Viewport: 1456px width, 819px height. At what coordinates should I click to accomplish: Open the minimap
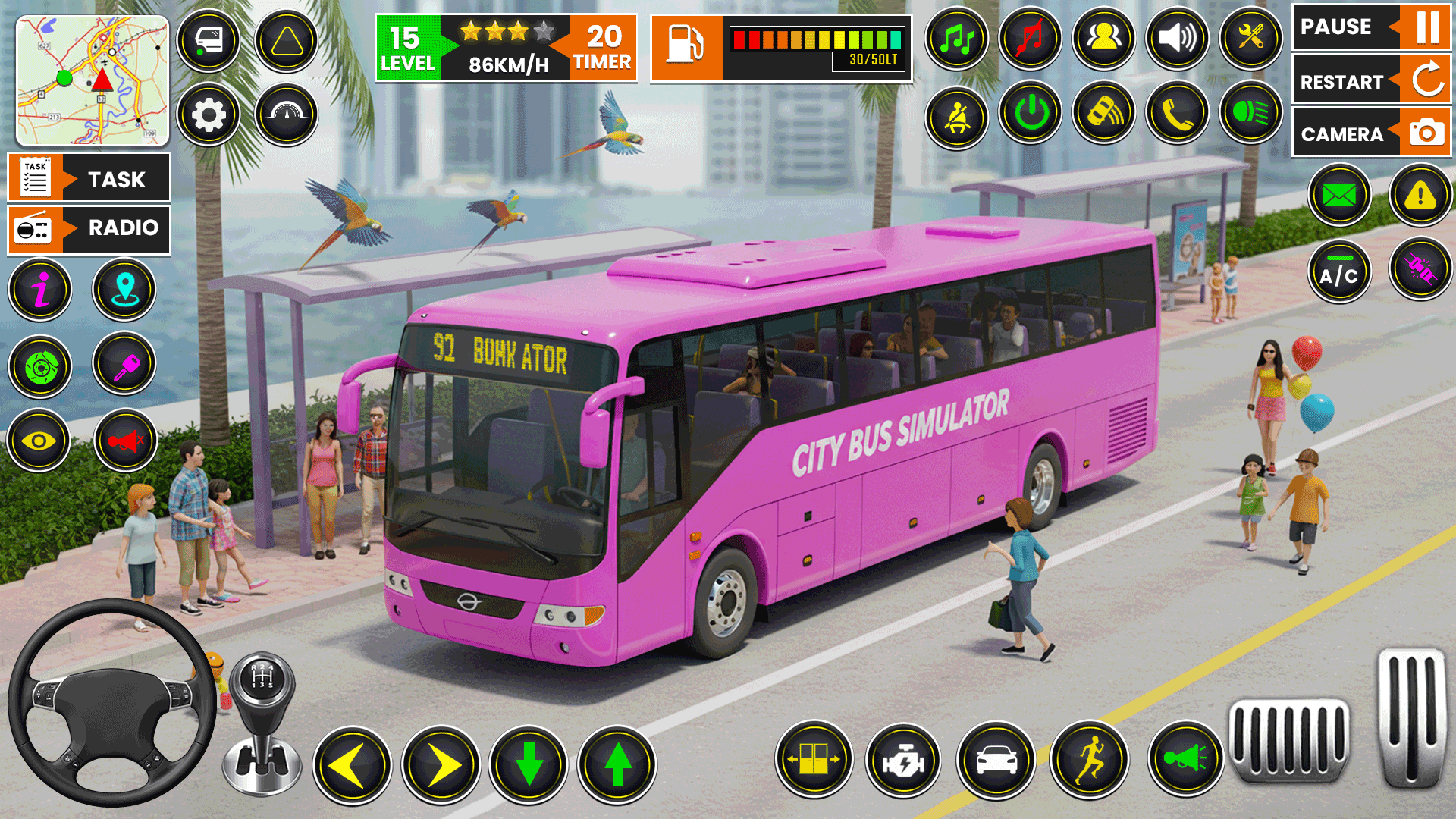click(x=93, y=80)
